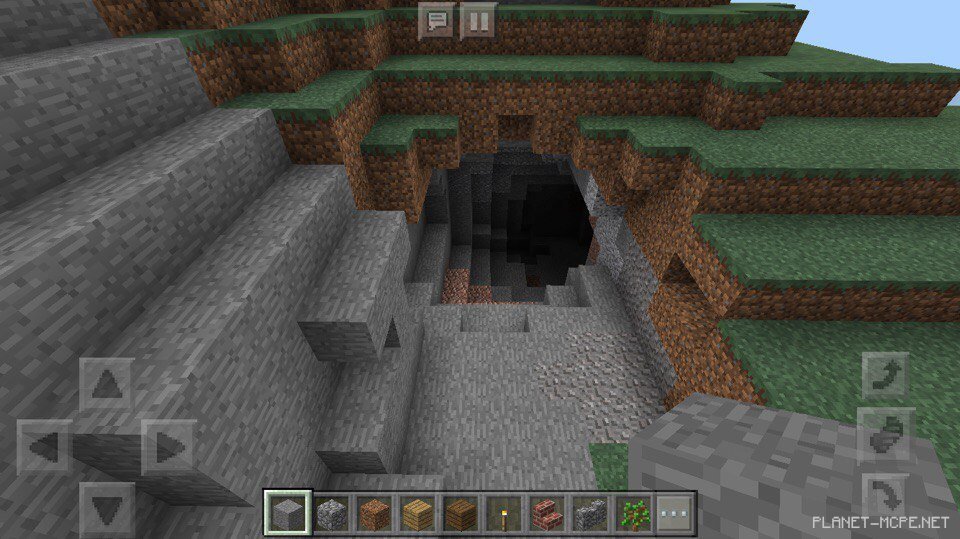Tap the move right arrow on the D-pad
This screenshot has width=960, height=539.
tap(167, 447)
